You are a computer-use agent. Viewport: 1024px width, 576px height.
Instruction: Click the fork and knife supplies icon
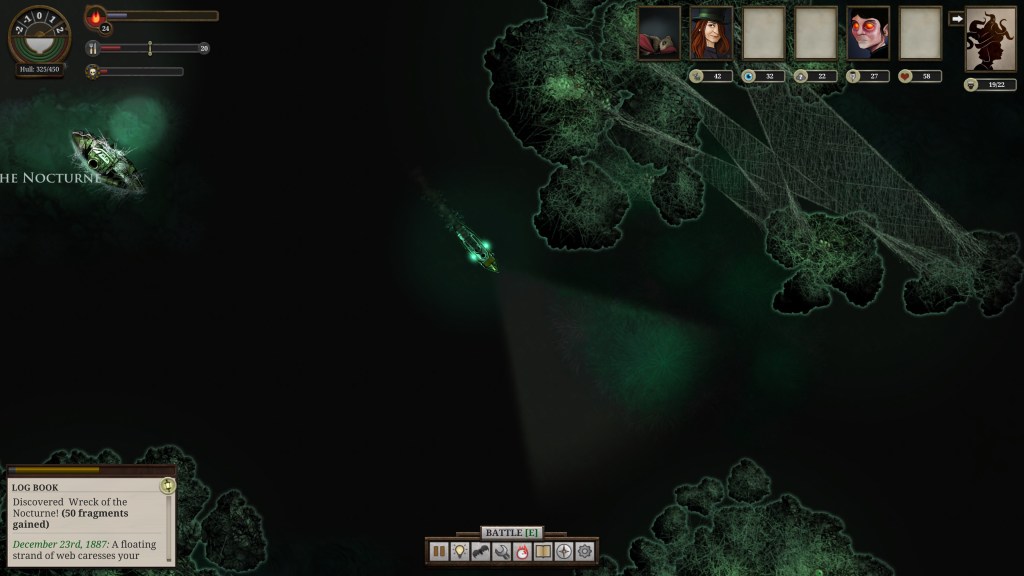coord(91,48)
